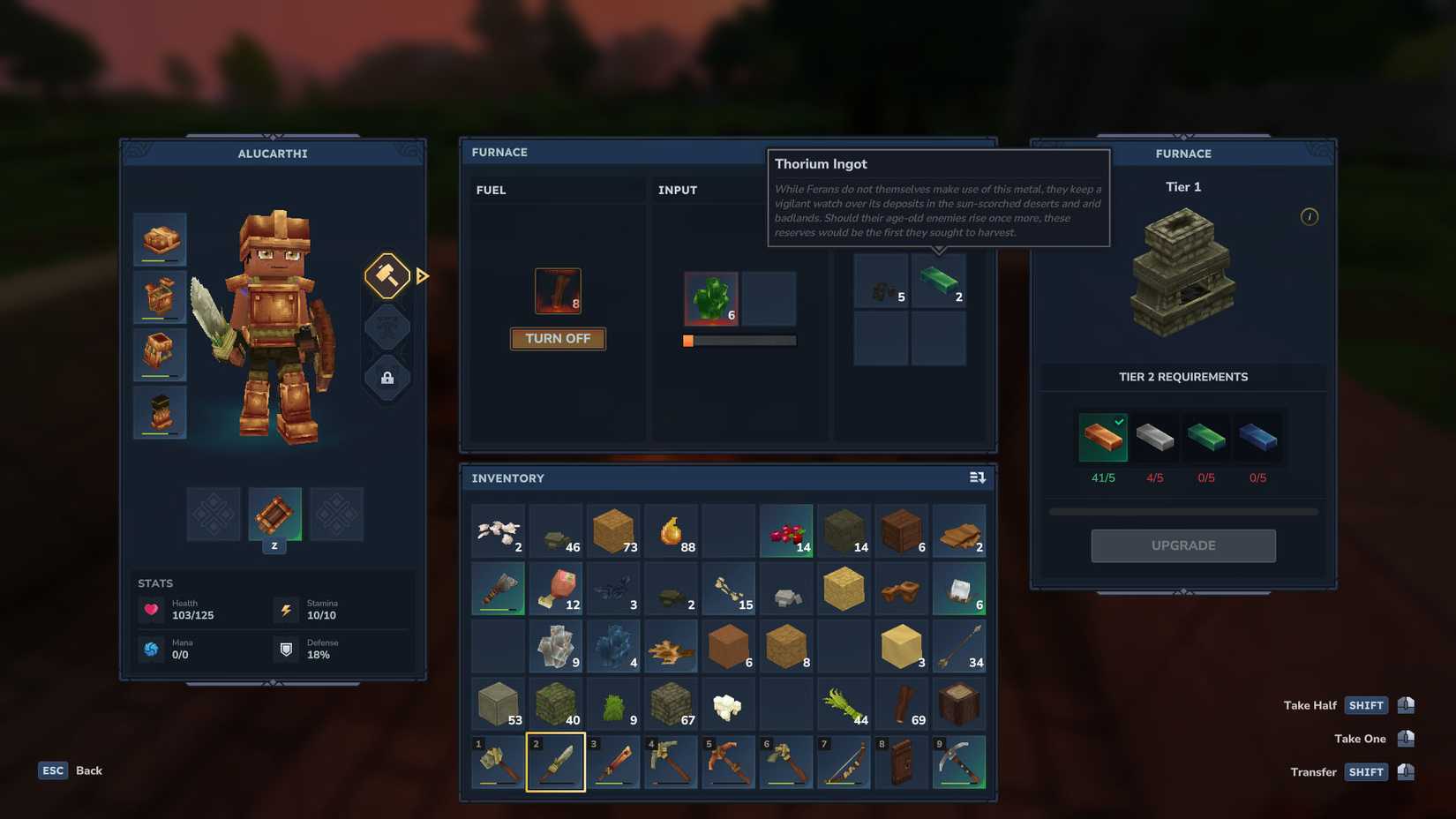Select the blue ingot in Tier 2 requirements

click(x=1259, y=437)
